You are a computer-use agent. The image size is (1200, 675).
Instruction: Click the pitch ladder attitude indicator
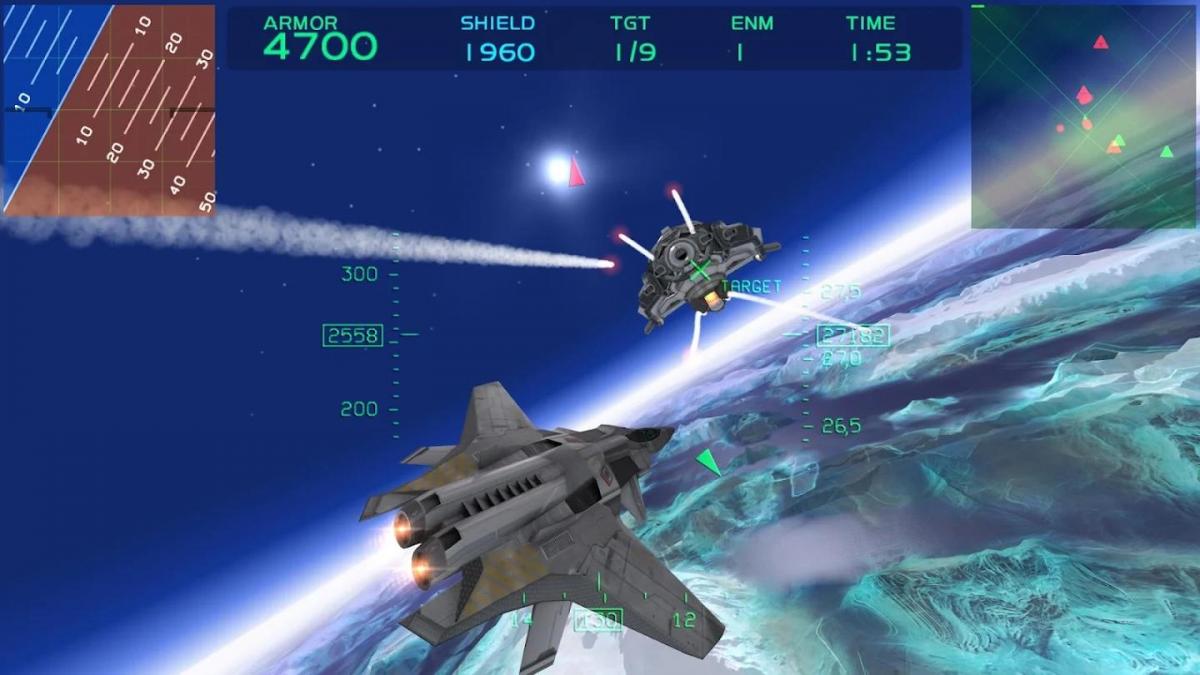tap(108, 108)
